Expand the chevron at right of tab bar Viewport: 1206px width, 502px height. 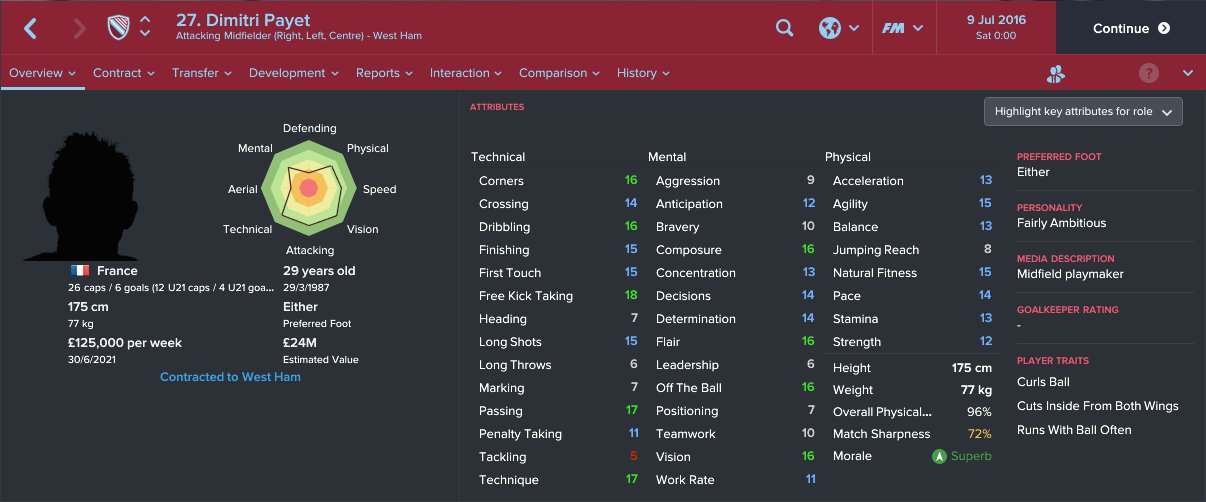point(1188,73)
